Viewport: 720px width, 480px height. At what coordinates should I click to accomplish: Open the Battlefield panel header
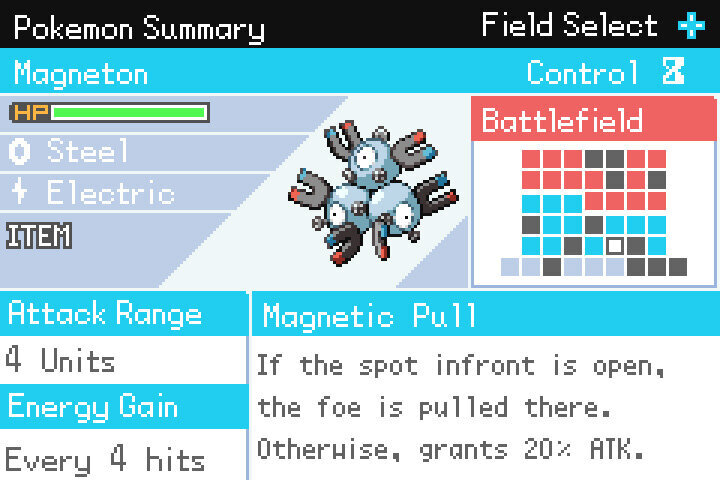click(593, 121)
